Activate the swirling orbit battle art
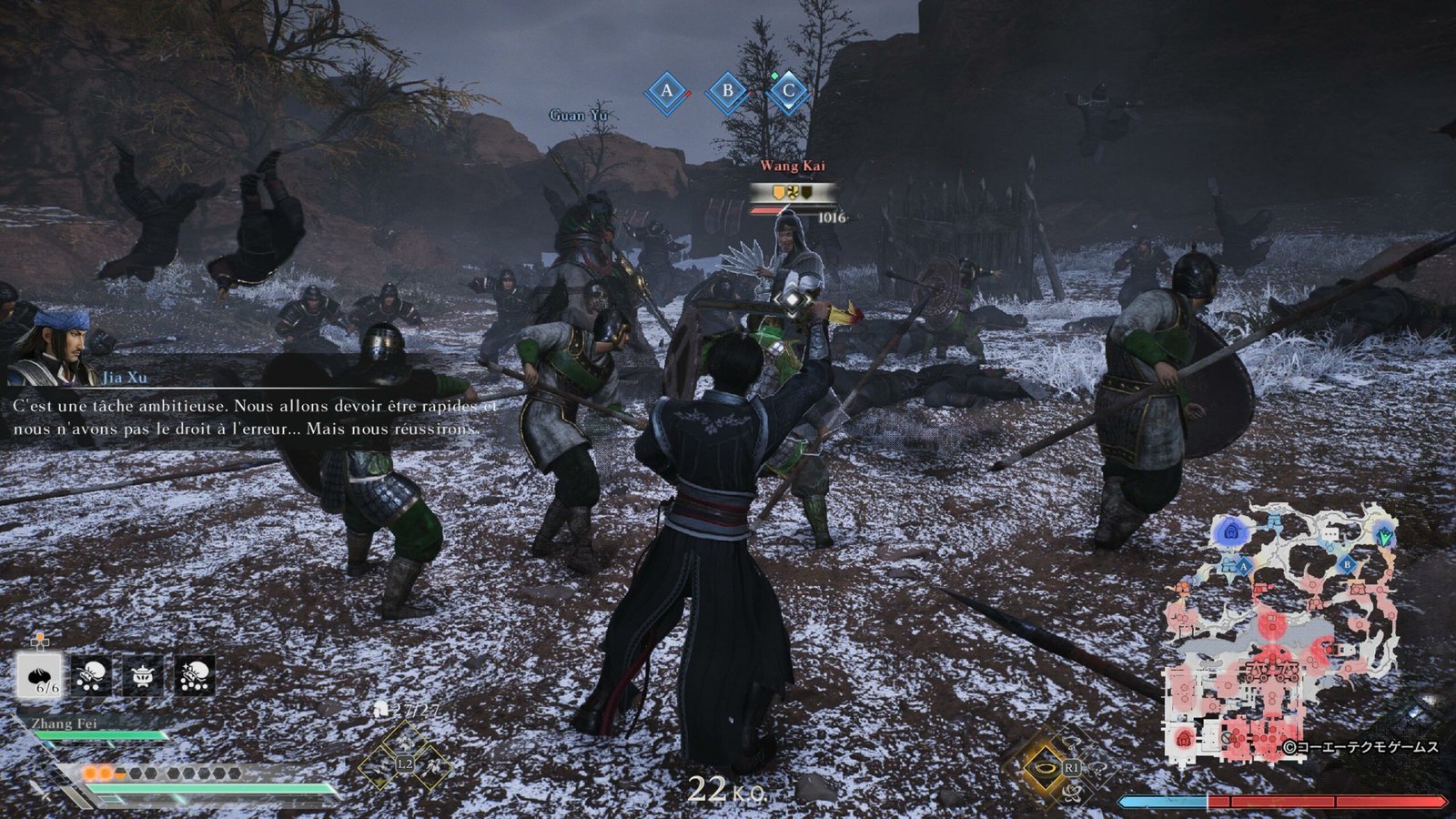The height and width of the screenshot is (819, 1456). 1072,793
